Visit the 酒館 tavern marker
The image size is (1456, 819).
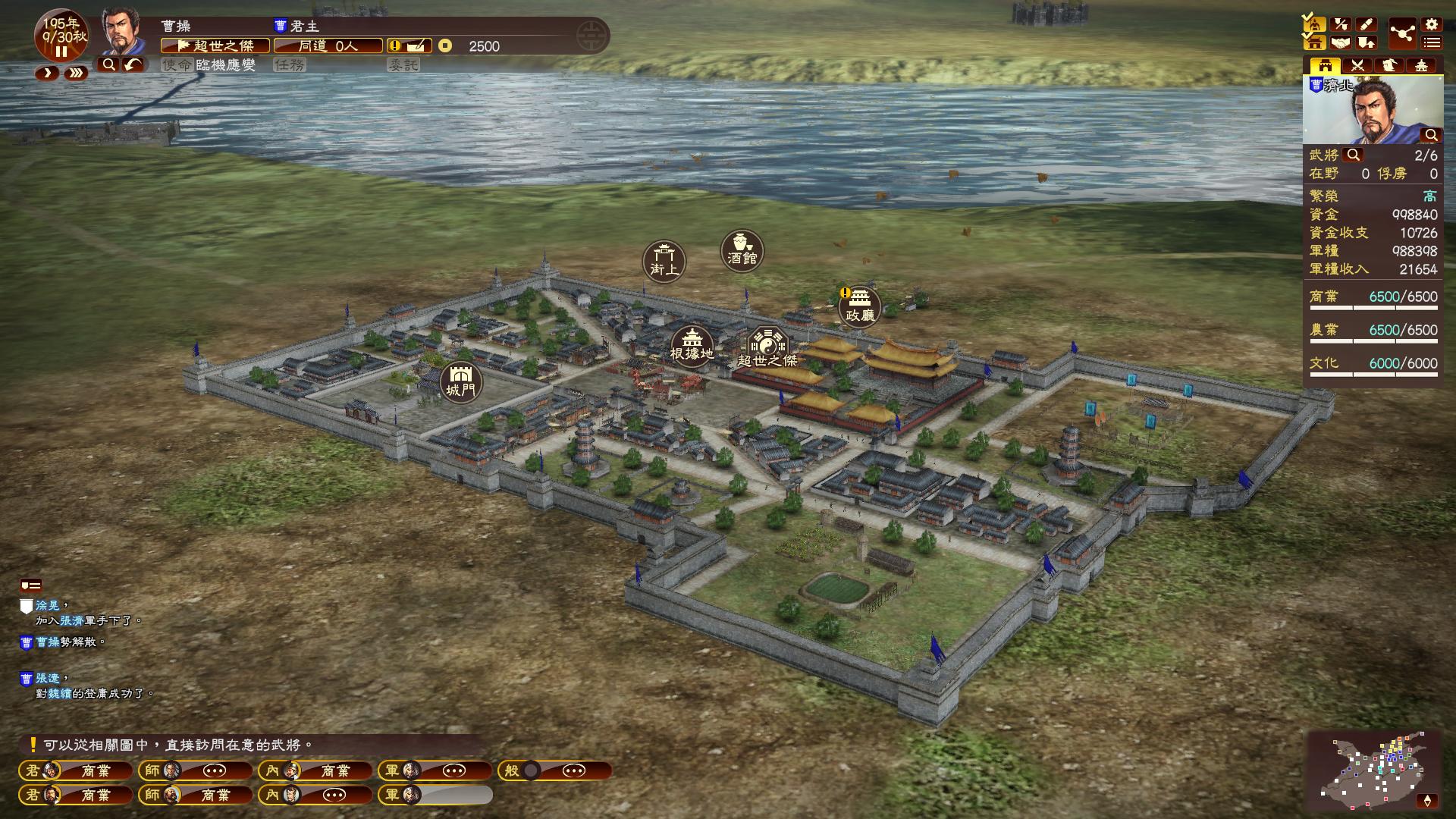point(742,250)
